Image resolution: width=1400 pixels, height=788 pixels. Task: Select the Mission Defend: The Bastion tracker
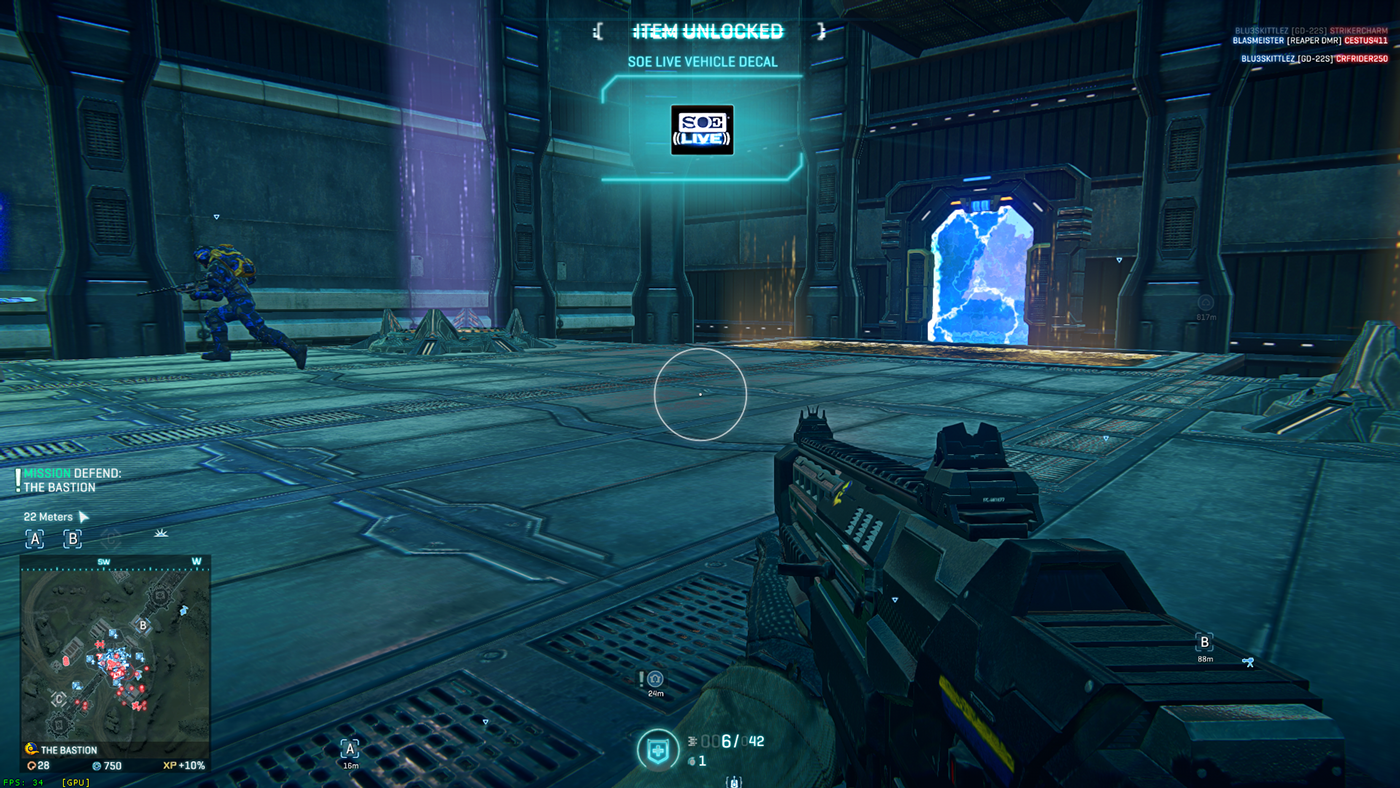tap(72, 480)
